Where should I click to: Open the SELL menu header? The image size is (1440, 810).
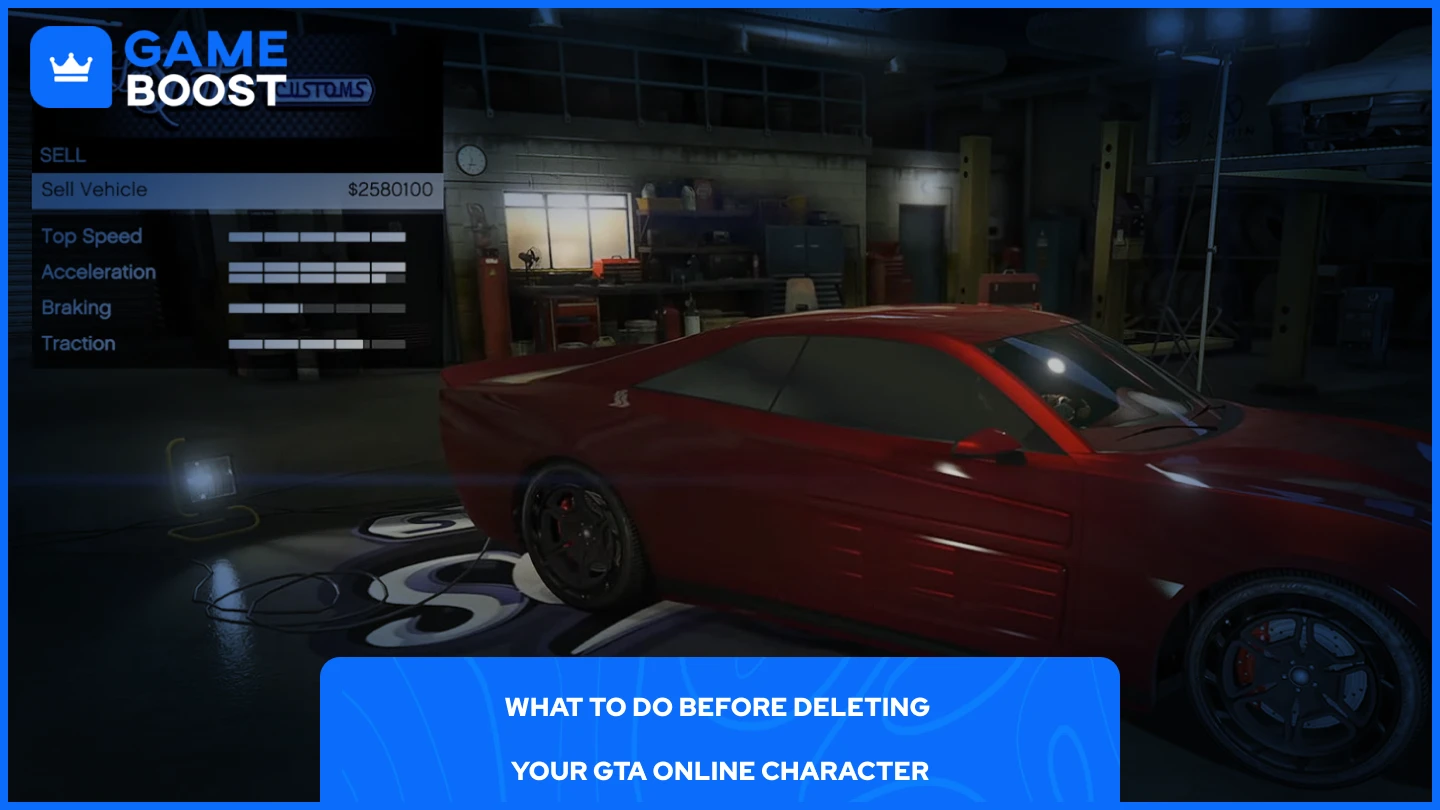(x=62, y=155)
